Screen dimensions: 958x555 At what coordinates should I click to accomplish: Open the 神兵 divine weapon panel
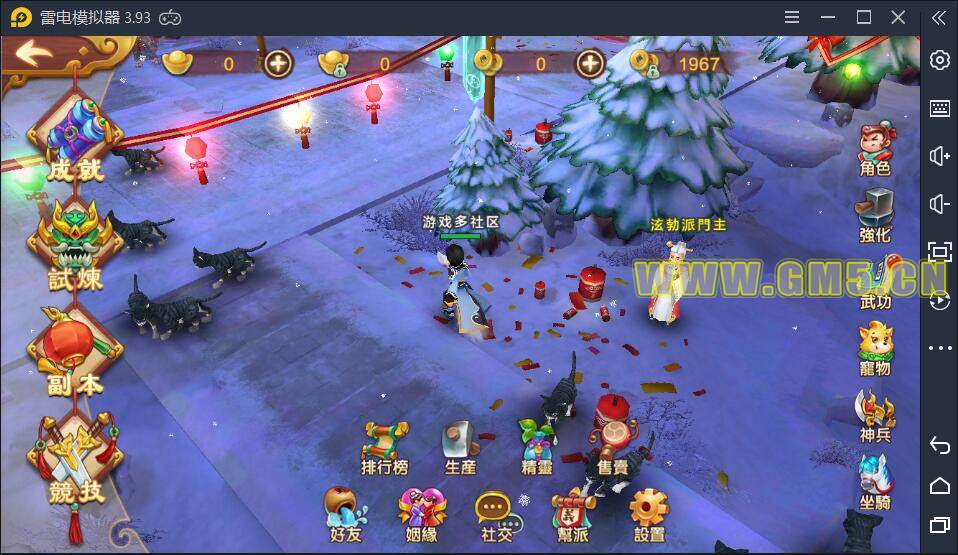(875, 417)
